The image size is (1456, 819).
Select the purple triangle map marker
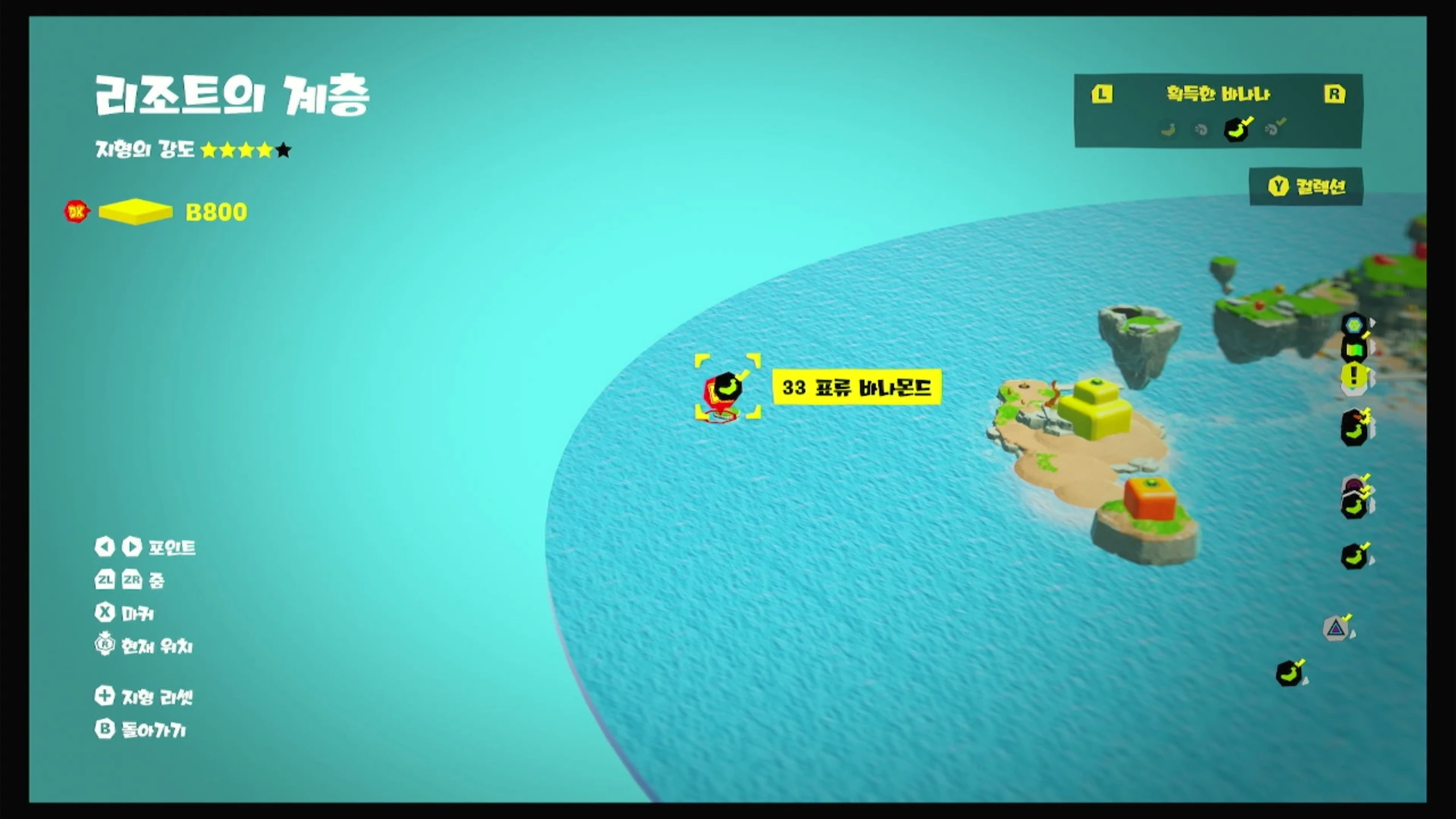[x=1336, y=629]
